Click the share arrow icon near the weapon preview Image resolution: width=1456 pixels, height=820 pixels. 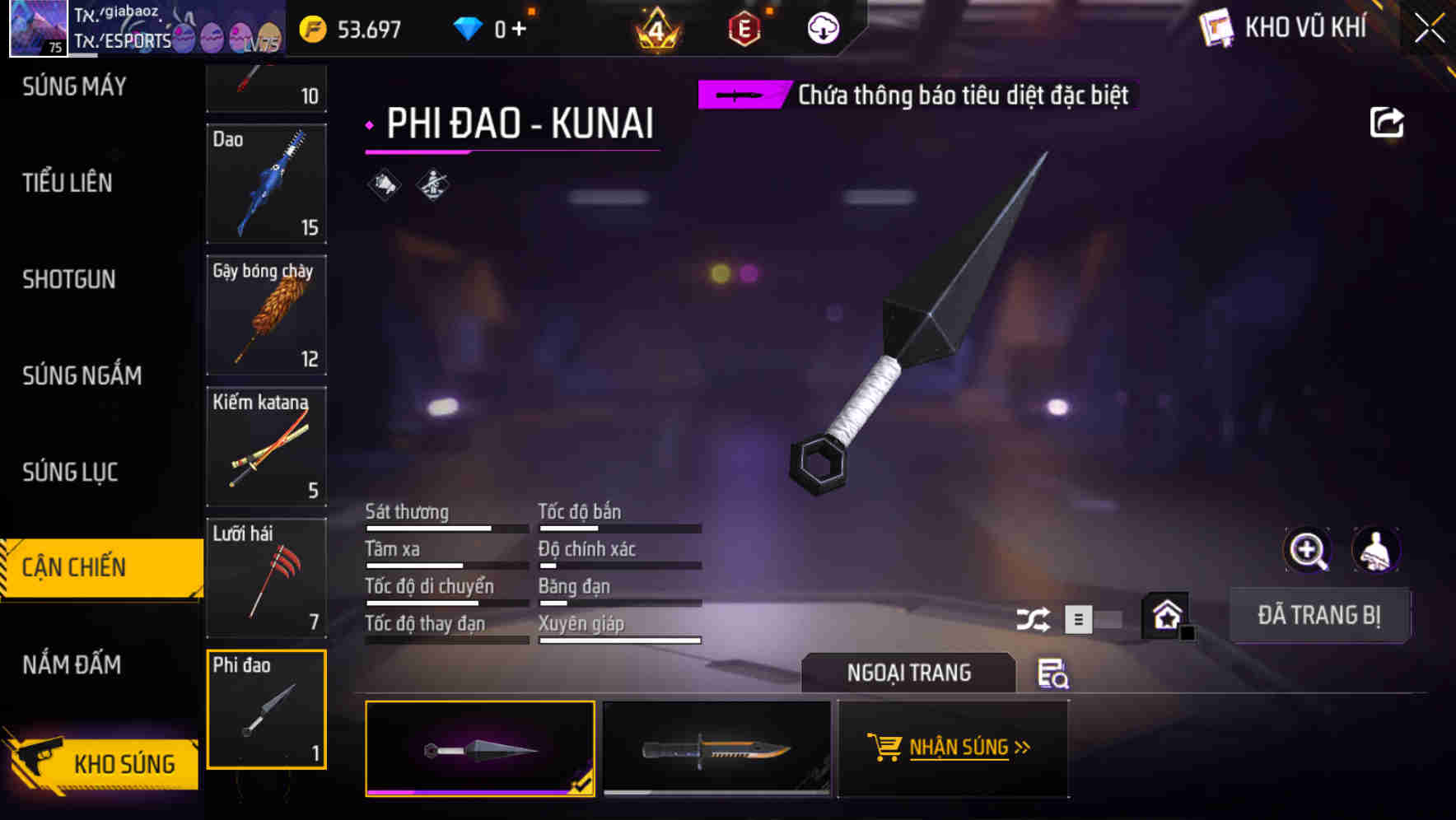1388,122
